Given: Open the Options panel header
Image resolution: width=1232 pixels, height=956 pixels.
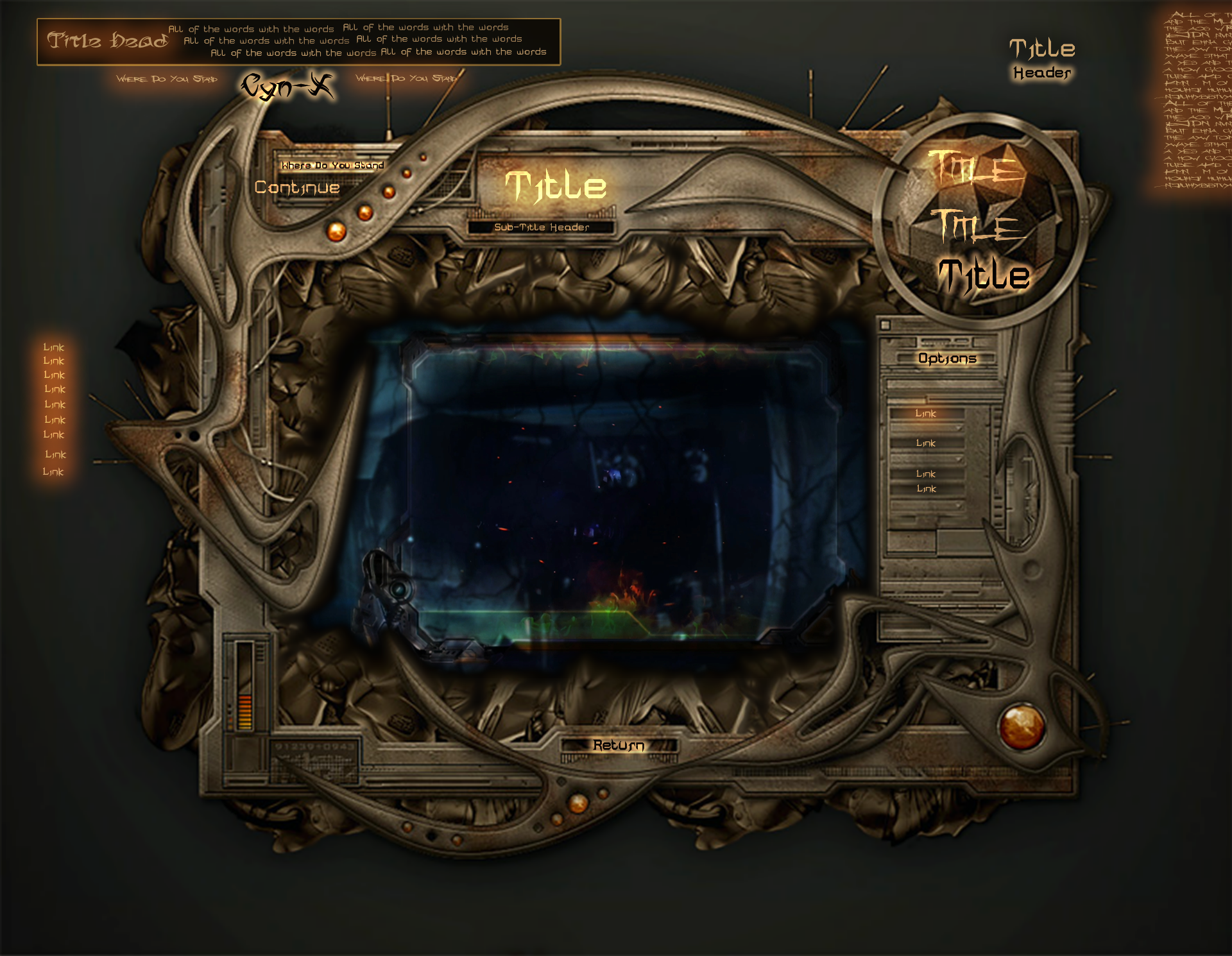Looking at the screenshot, I should [x=947, y=359].
